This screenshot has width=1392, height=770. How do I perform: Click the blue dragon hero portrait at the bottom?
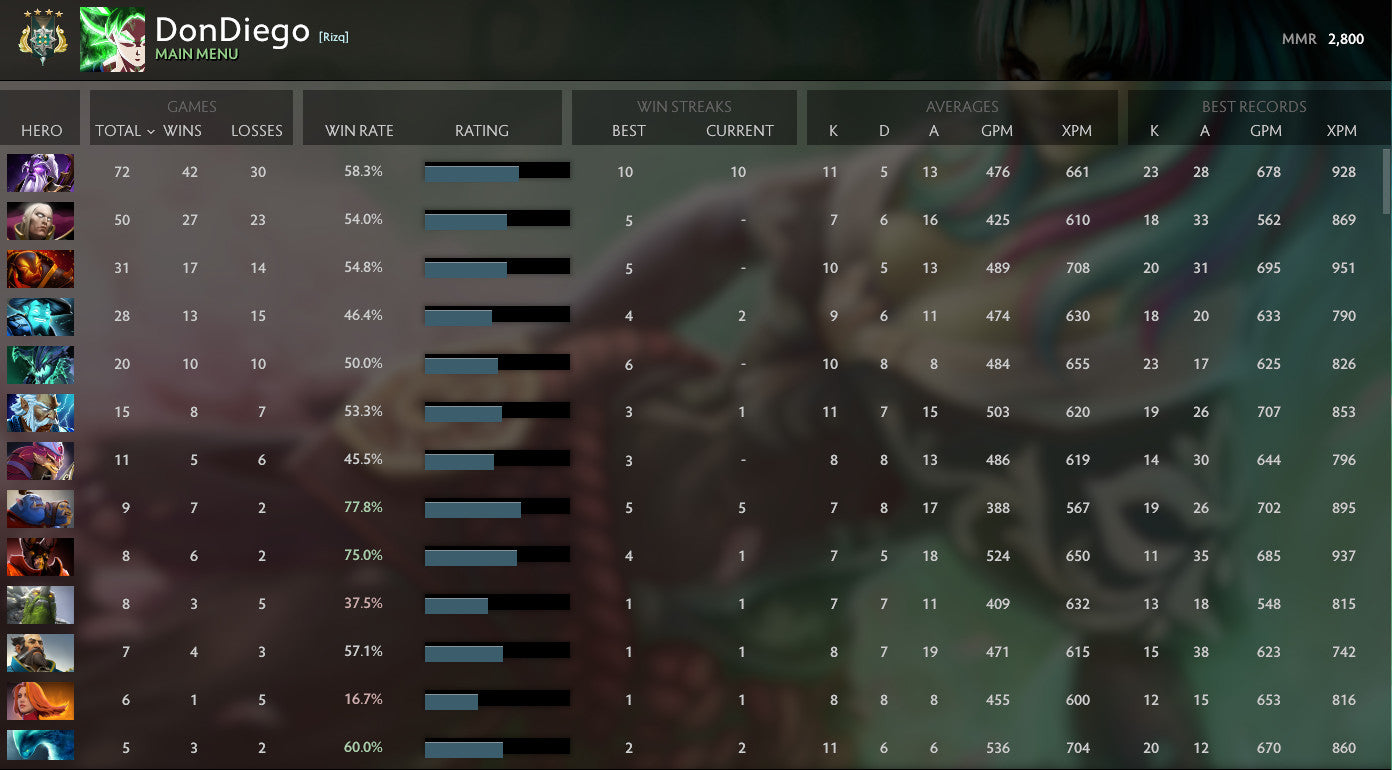click(x=40, y=746)
